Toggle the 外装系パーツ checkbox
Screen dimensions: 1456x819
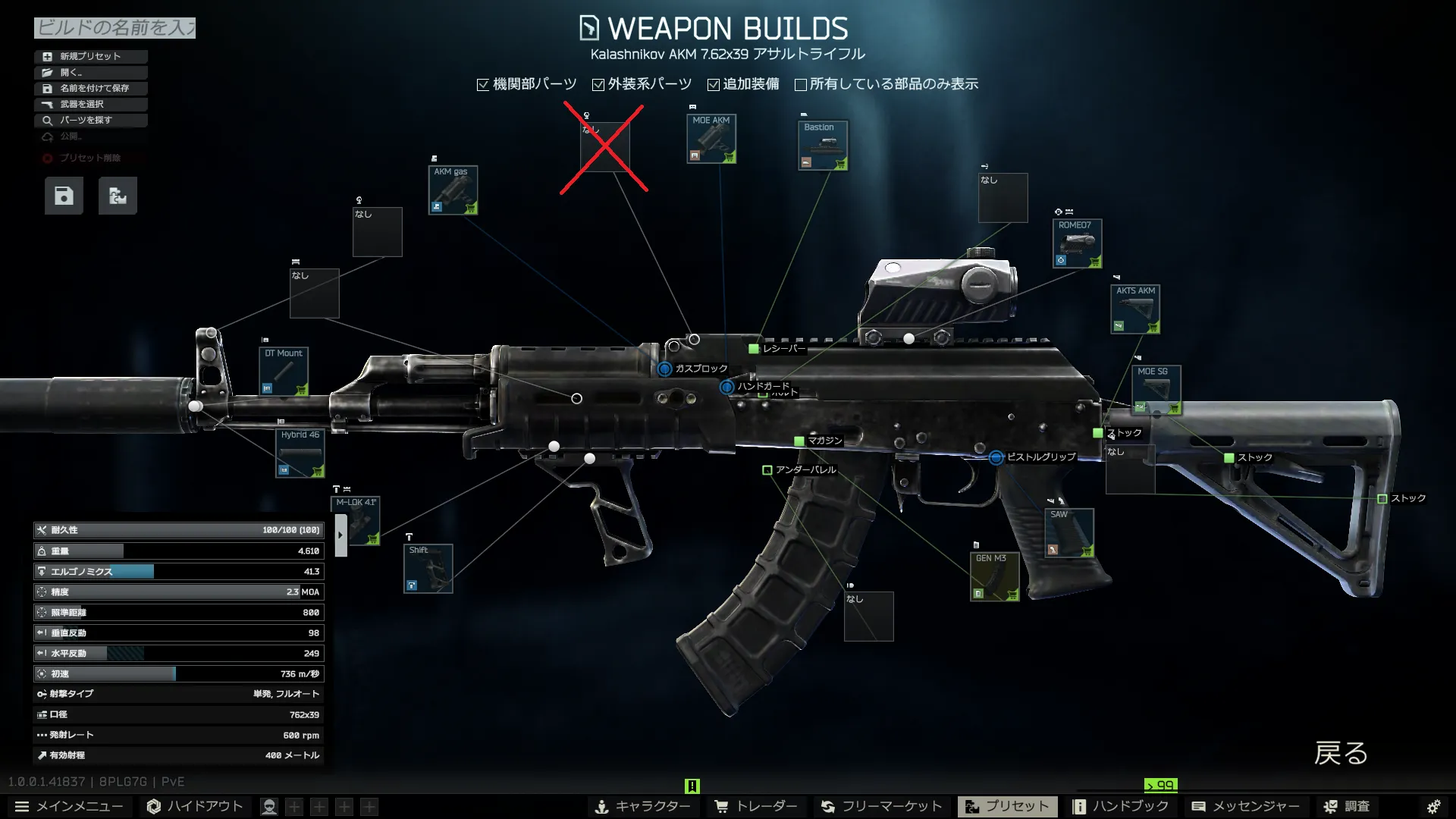point(598,84)
